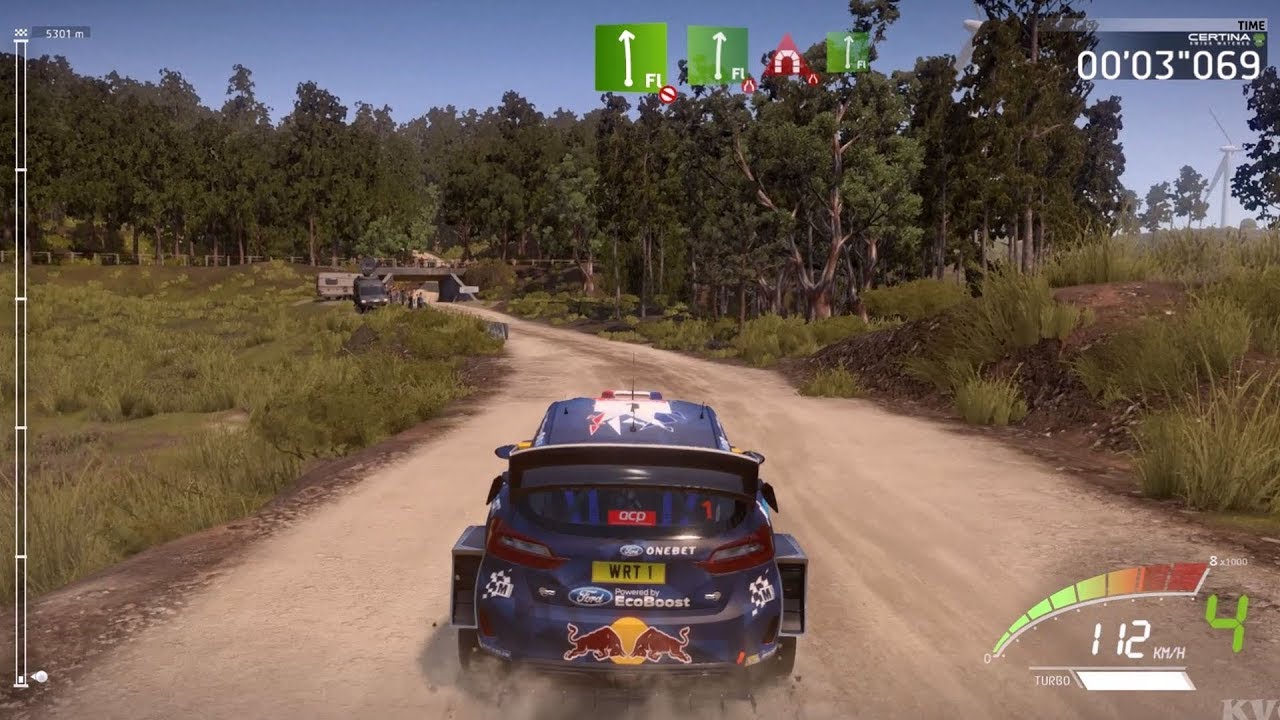Select the red tunnel warning pace note
The image size is (1280, 720).
coord(786,57)
